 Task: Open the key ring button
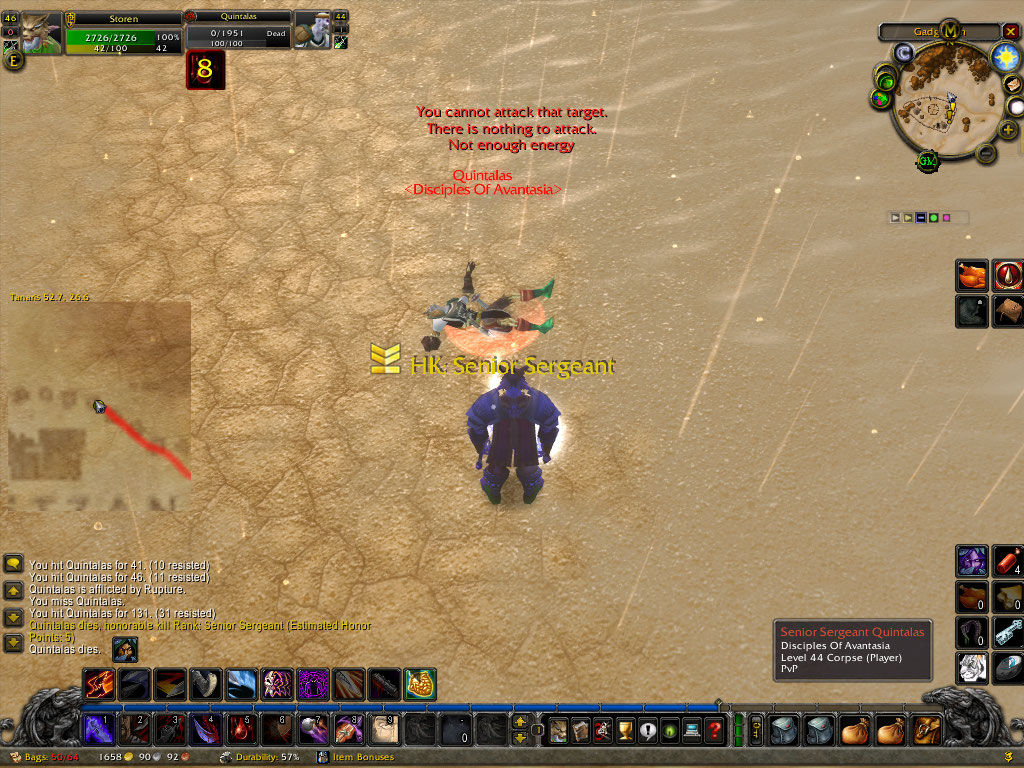click(756, 730)
